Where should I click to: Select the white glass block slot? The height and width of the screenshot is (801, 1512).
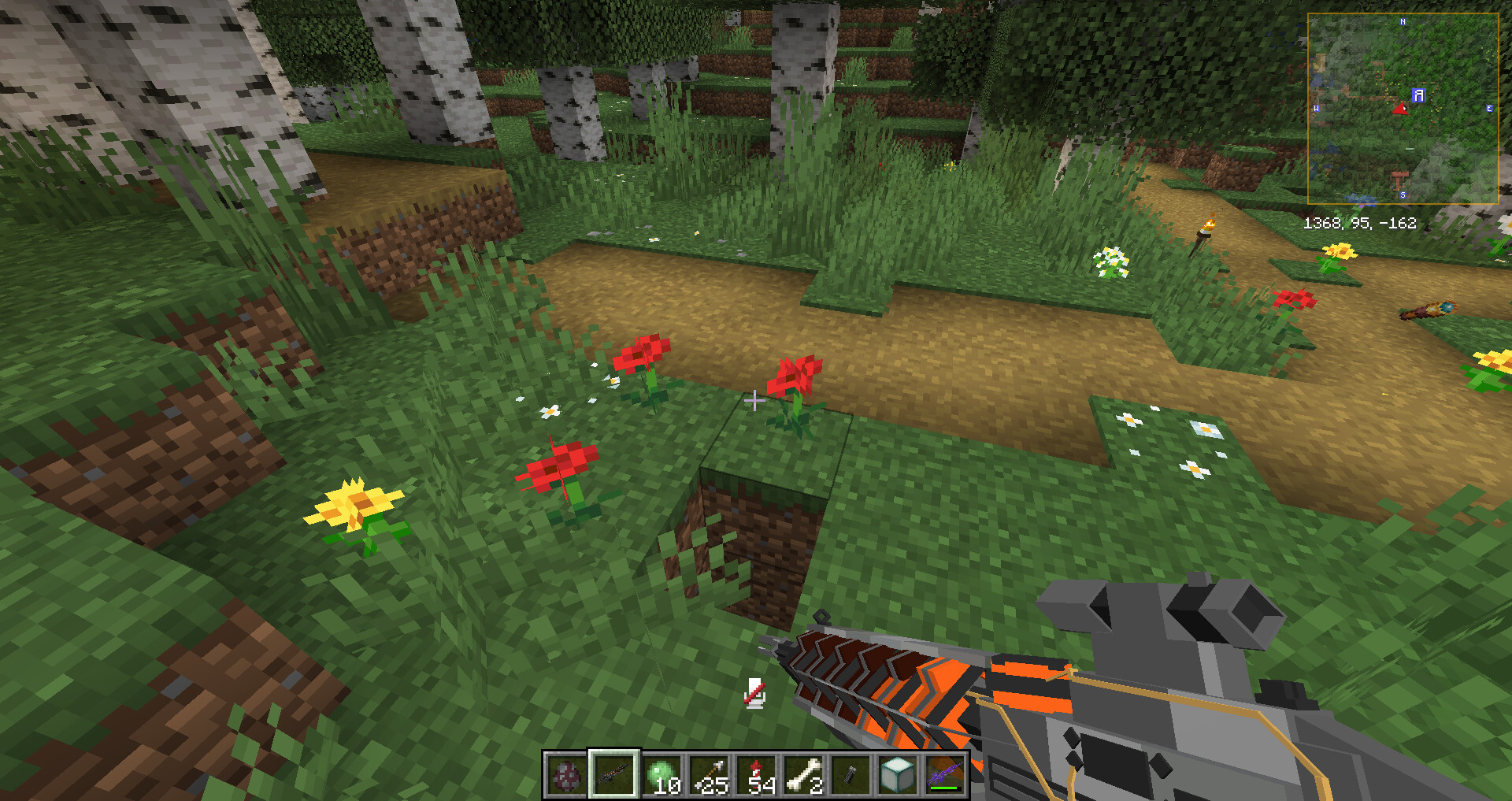(x=898, y=775)
